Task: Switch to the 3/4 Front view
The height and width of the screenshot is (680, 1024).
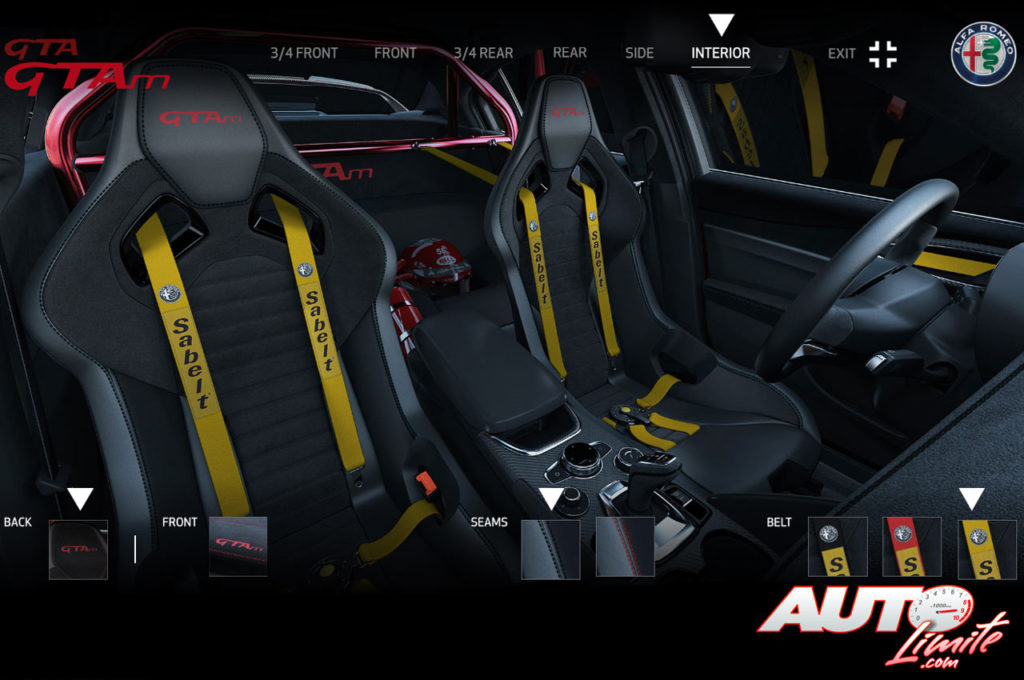Action: tap(304, 53)
